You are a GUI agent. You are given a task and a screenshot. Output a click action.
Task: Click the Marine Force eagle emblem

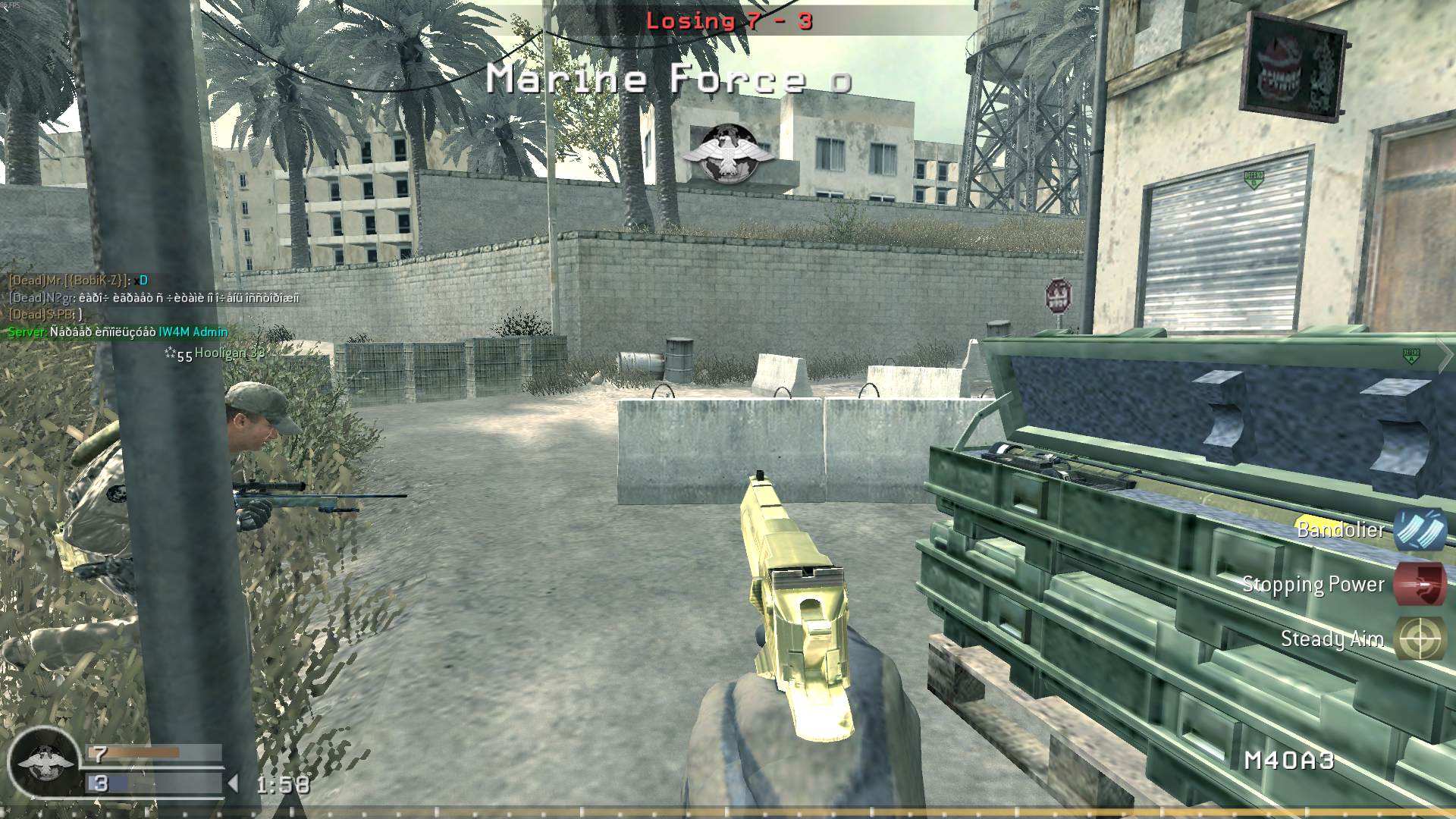pyautogui.click(x=730, y=151)
